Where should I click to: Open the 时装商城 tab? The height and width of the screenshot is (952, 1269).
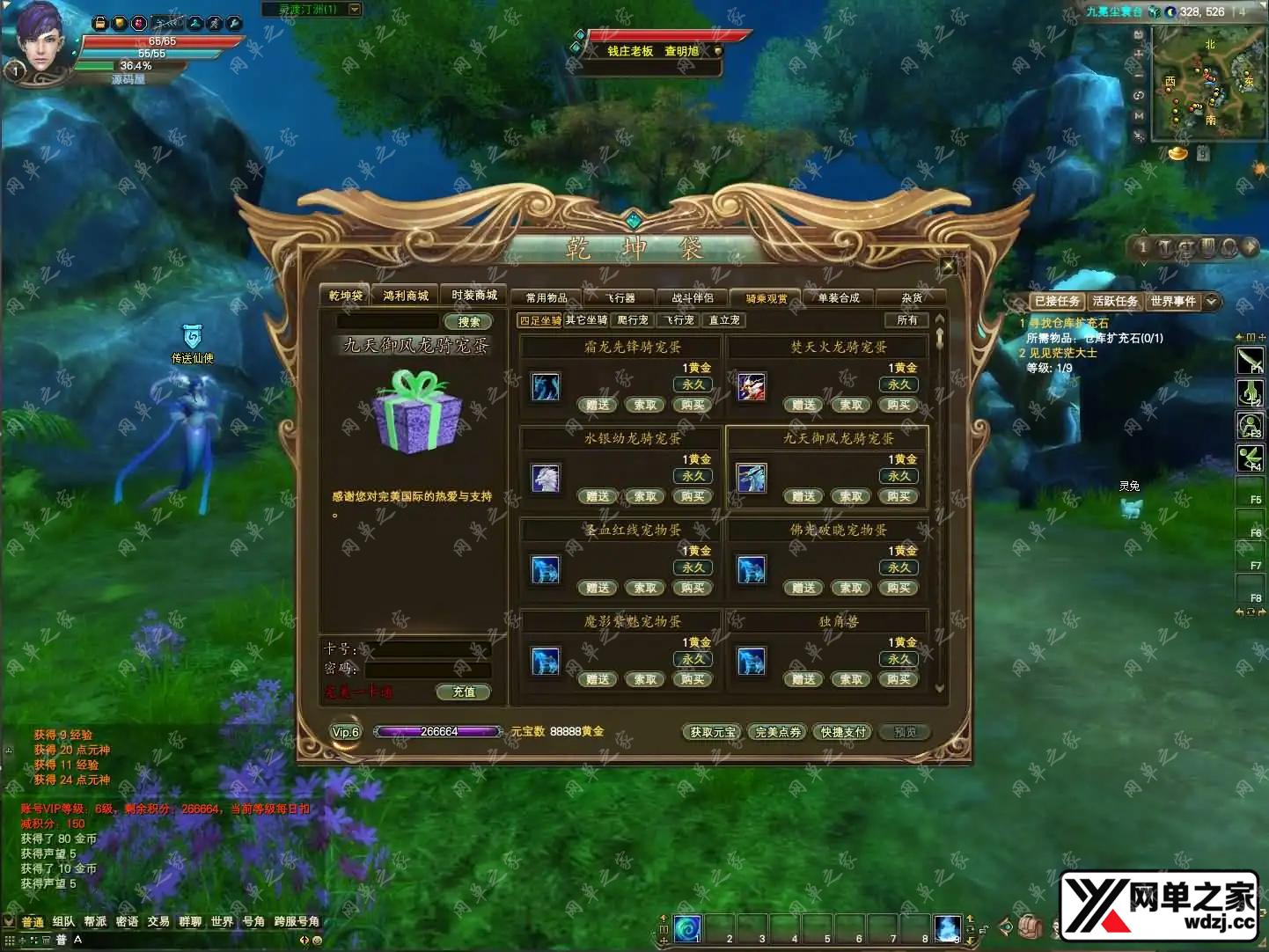click(x=474, y=296)
